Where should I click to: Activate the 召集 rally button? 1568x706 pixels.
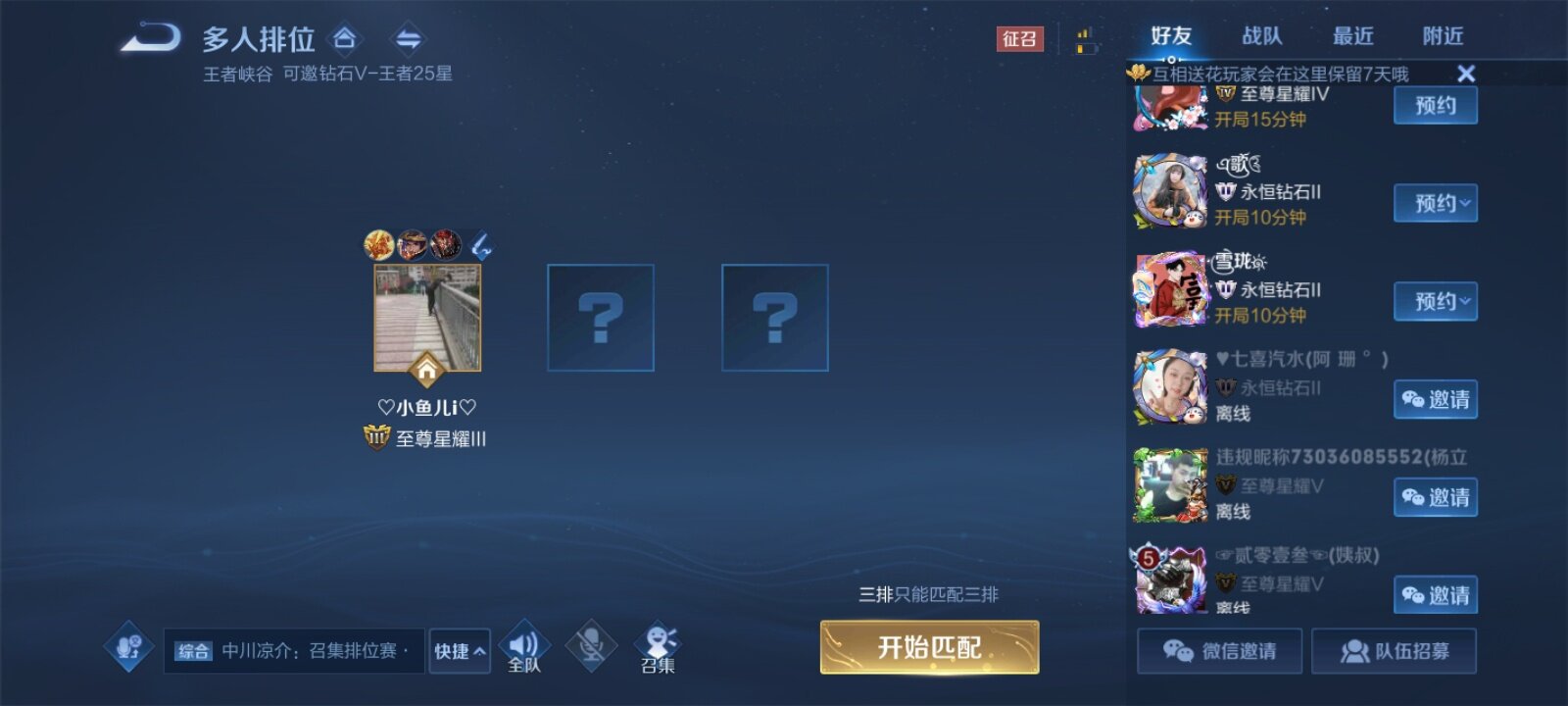click(x=658, y=647)
